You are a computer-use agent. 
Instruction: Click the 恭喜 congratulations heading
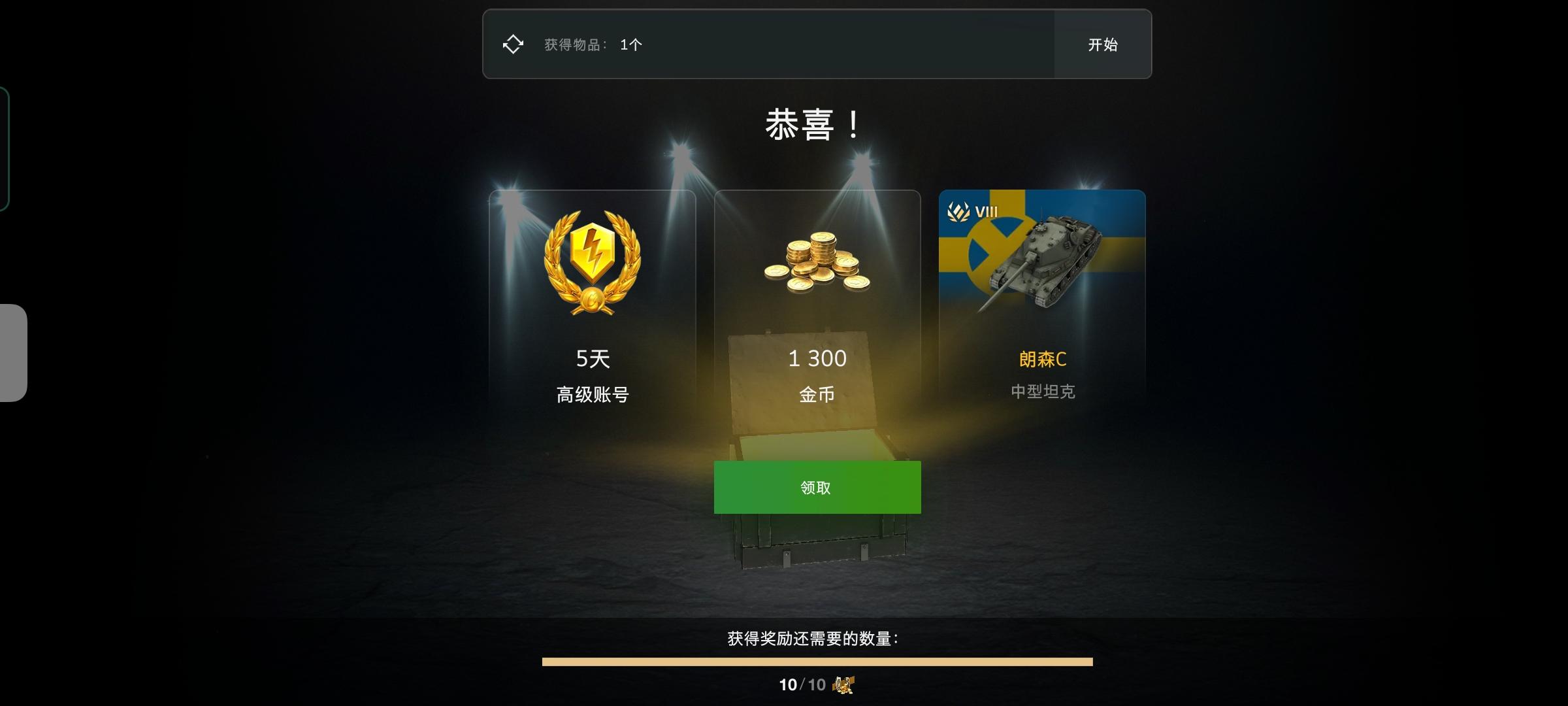tap(812, 124)
